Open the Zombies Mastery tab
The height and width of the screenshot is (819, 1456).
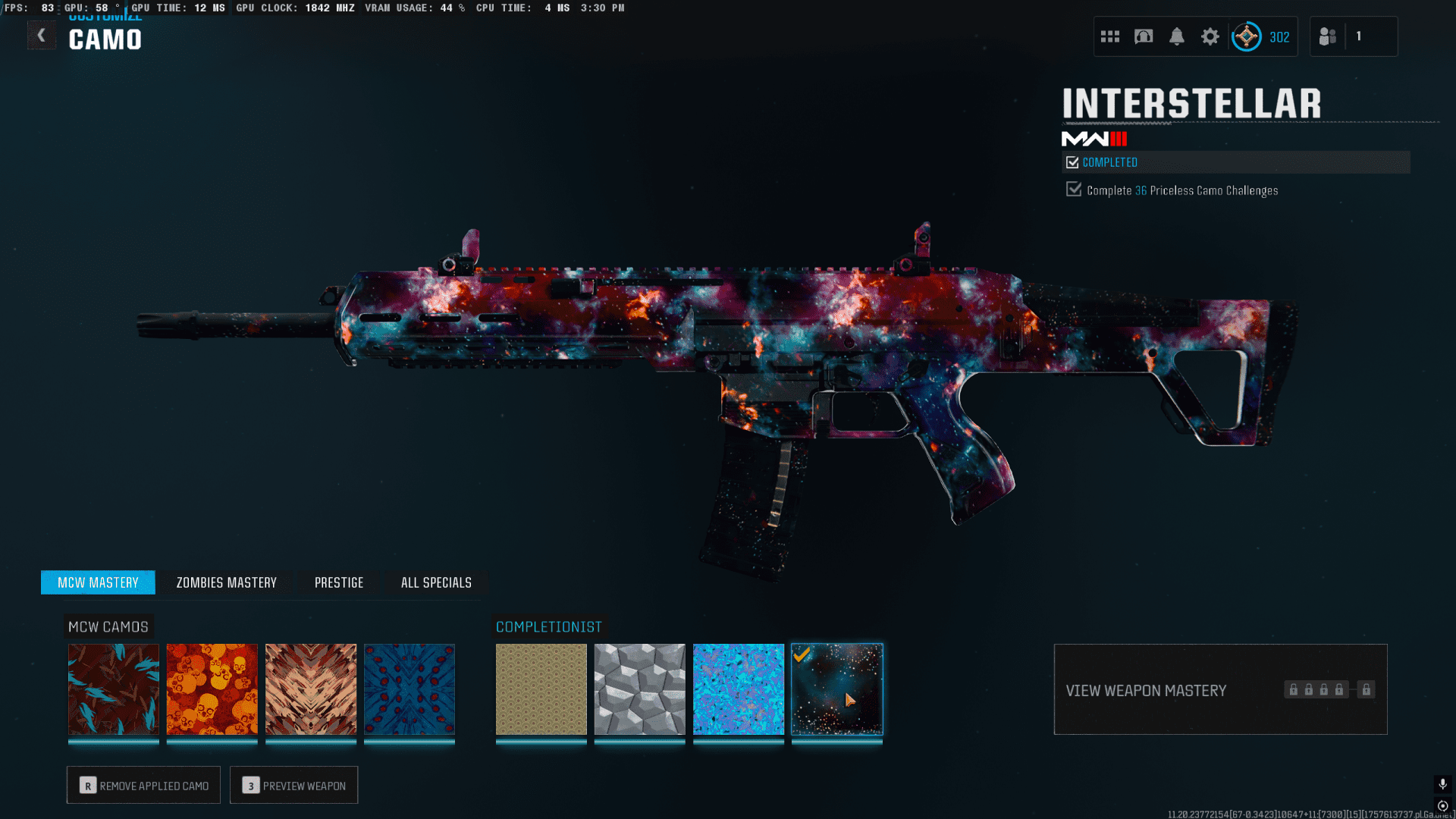click(x=226, y=582)
